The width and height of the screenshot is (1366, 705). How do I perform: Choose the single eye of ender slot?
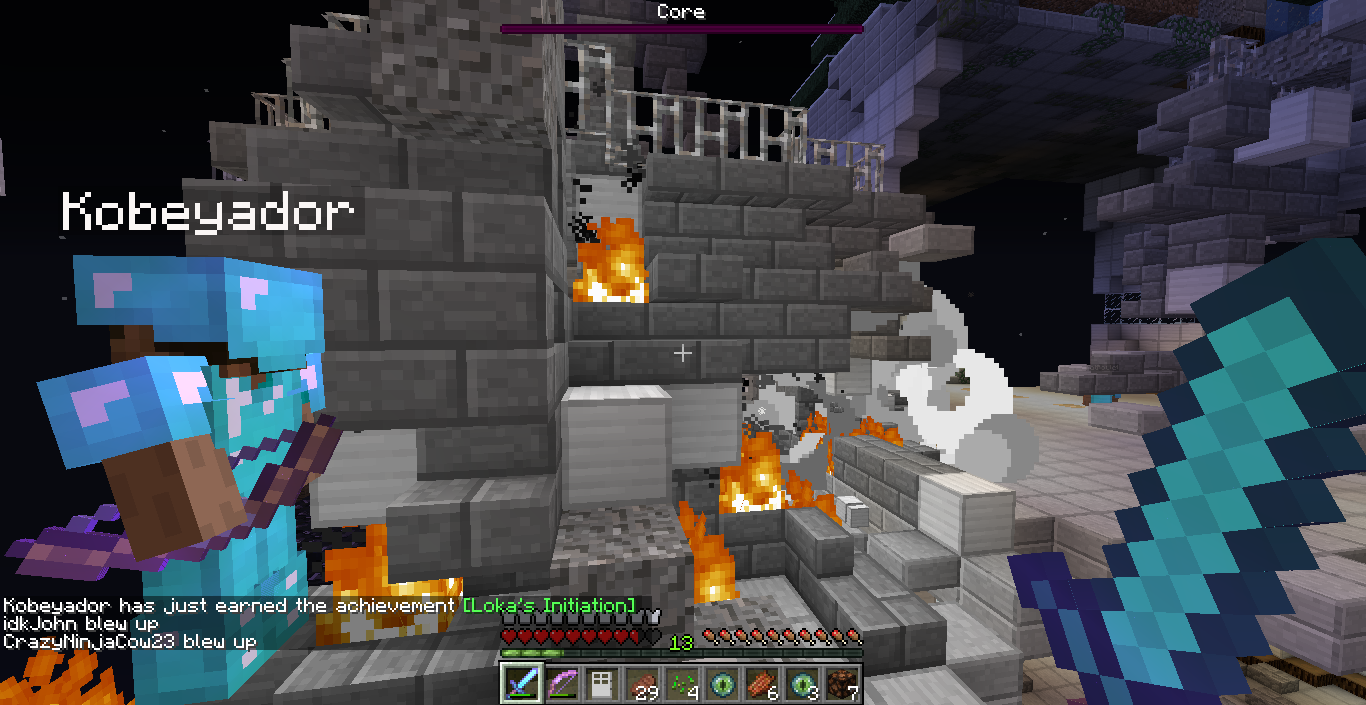(721, 684)
